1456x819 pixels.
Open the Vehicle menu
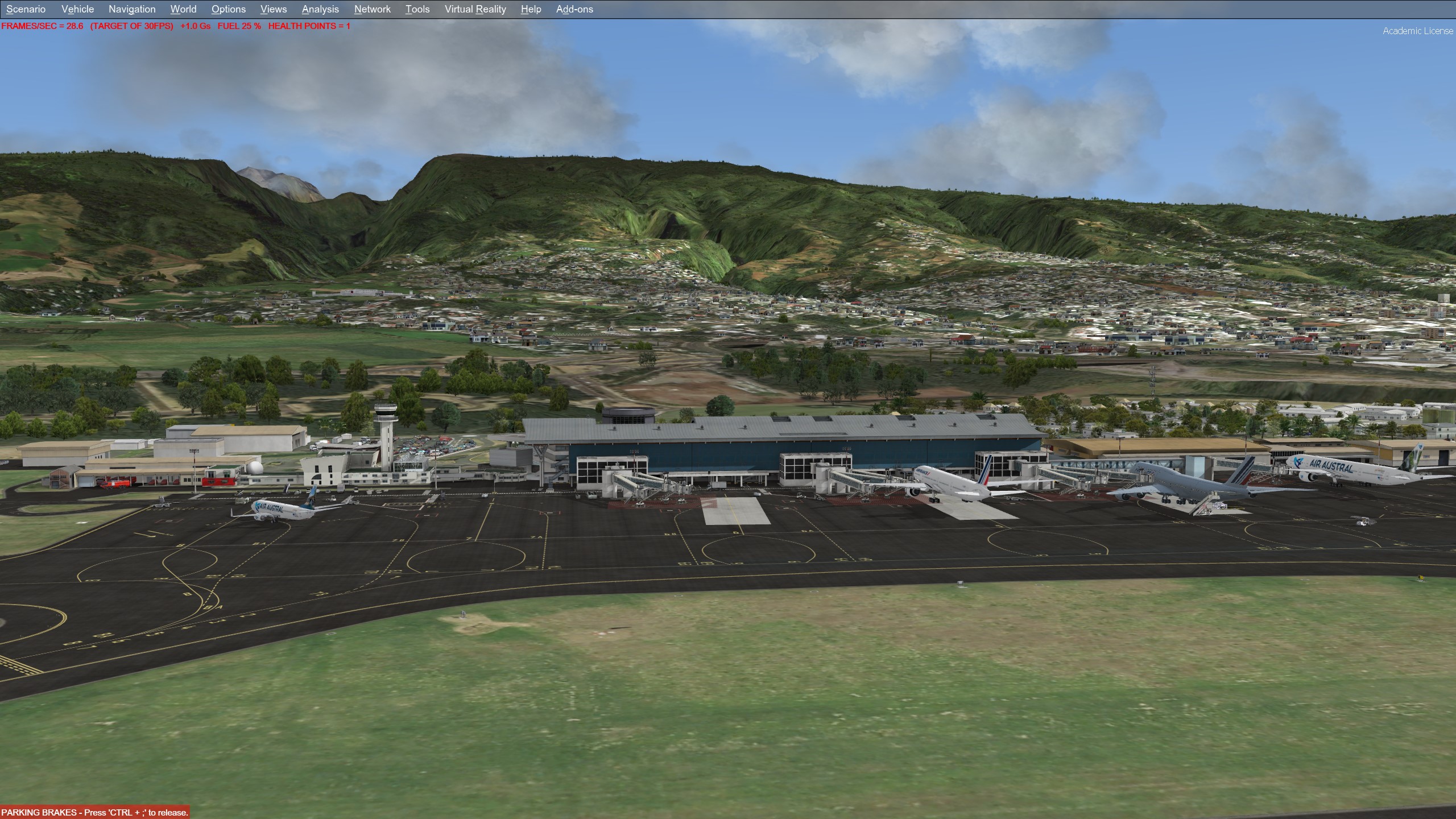(x=77, y=9)
